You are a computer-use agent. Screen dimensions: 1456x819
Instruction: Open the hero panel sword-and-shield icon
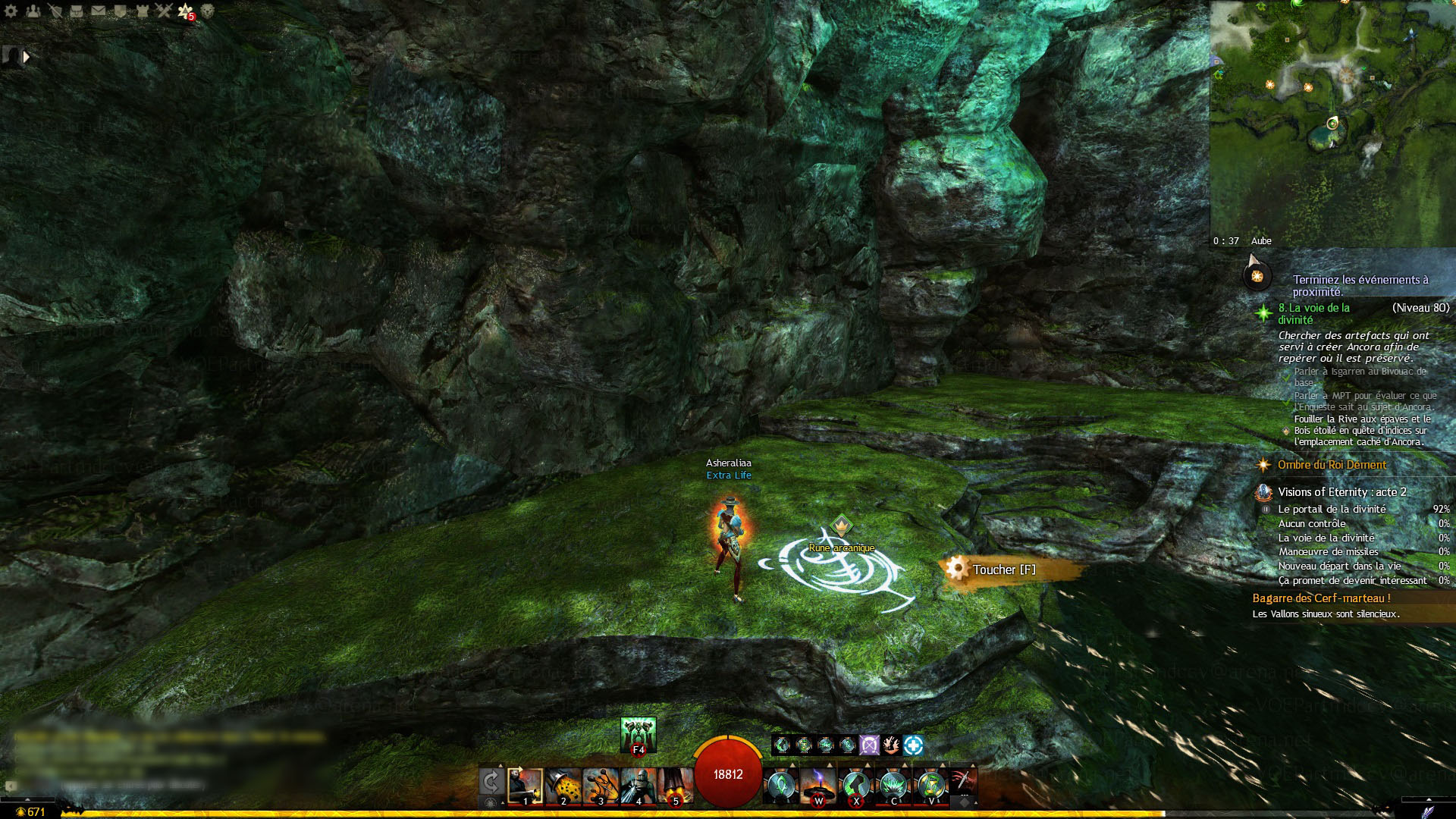(x=55, y=11)
